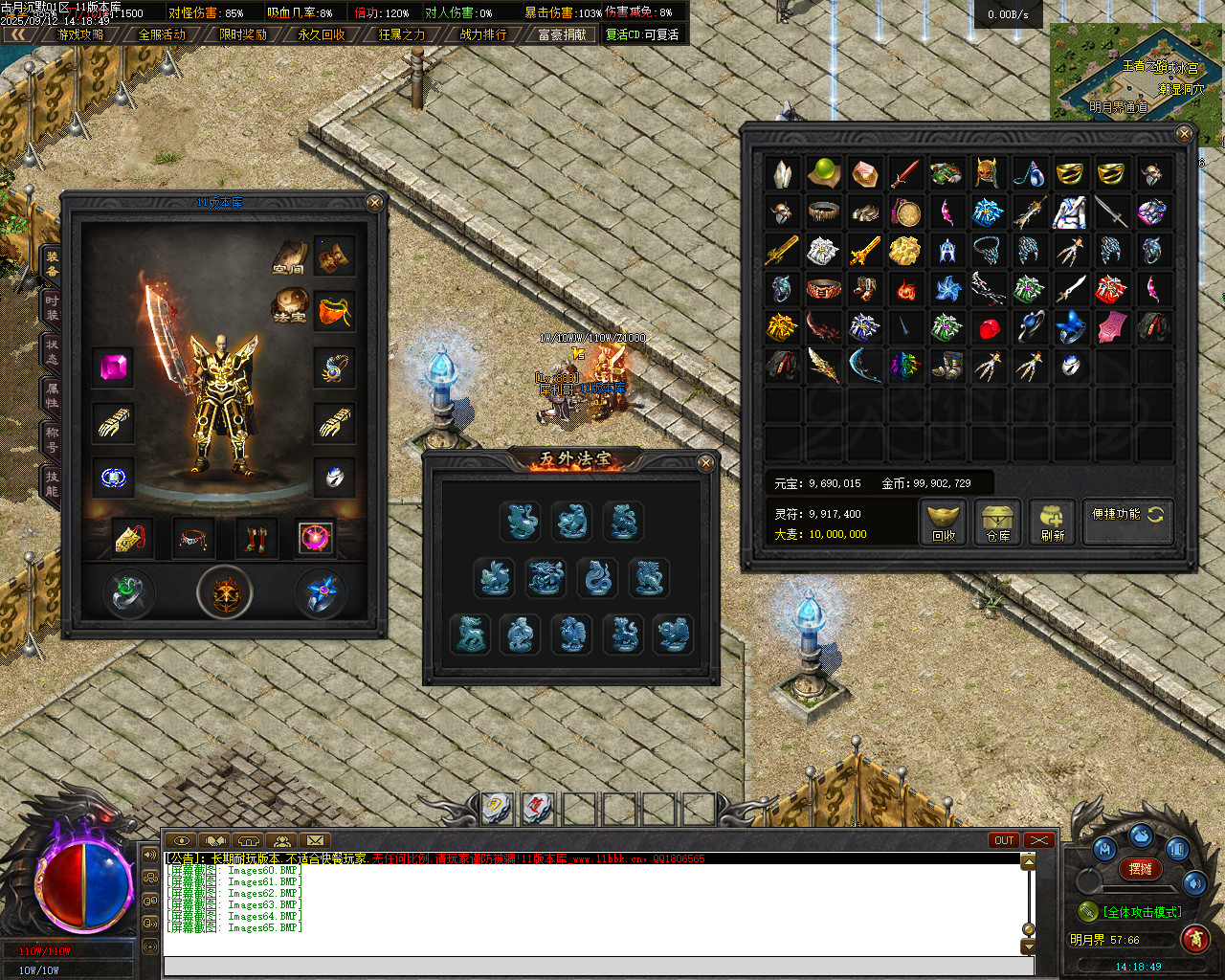Close the 五外法宝 treasure window
1225x980 pixels.
705,463
